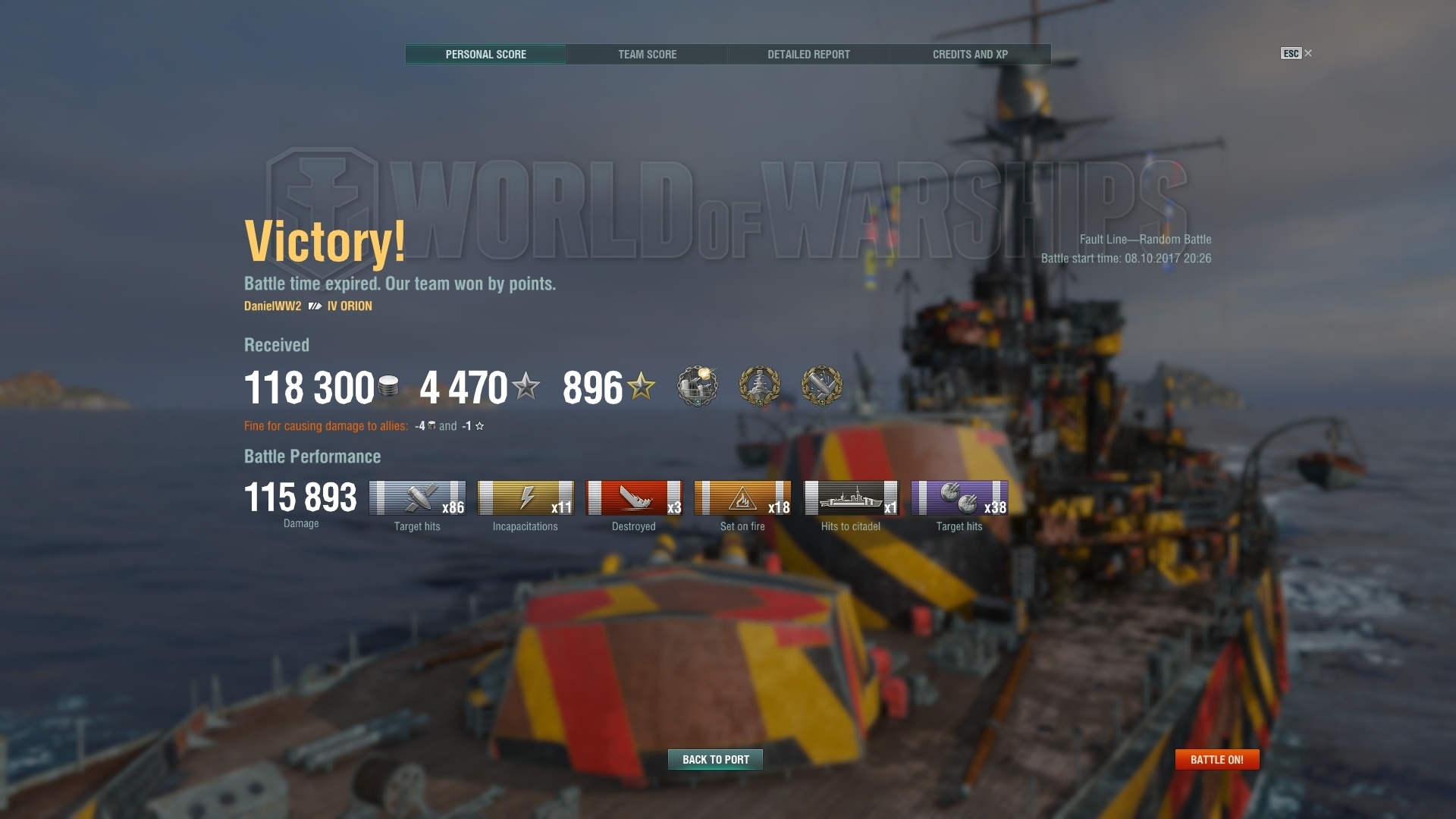Screen dimensions: 1456x819
Task: Select the middle achievement medal with a ship emblem
Action: (759, 386)
